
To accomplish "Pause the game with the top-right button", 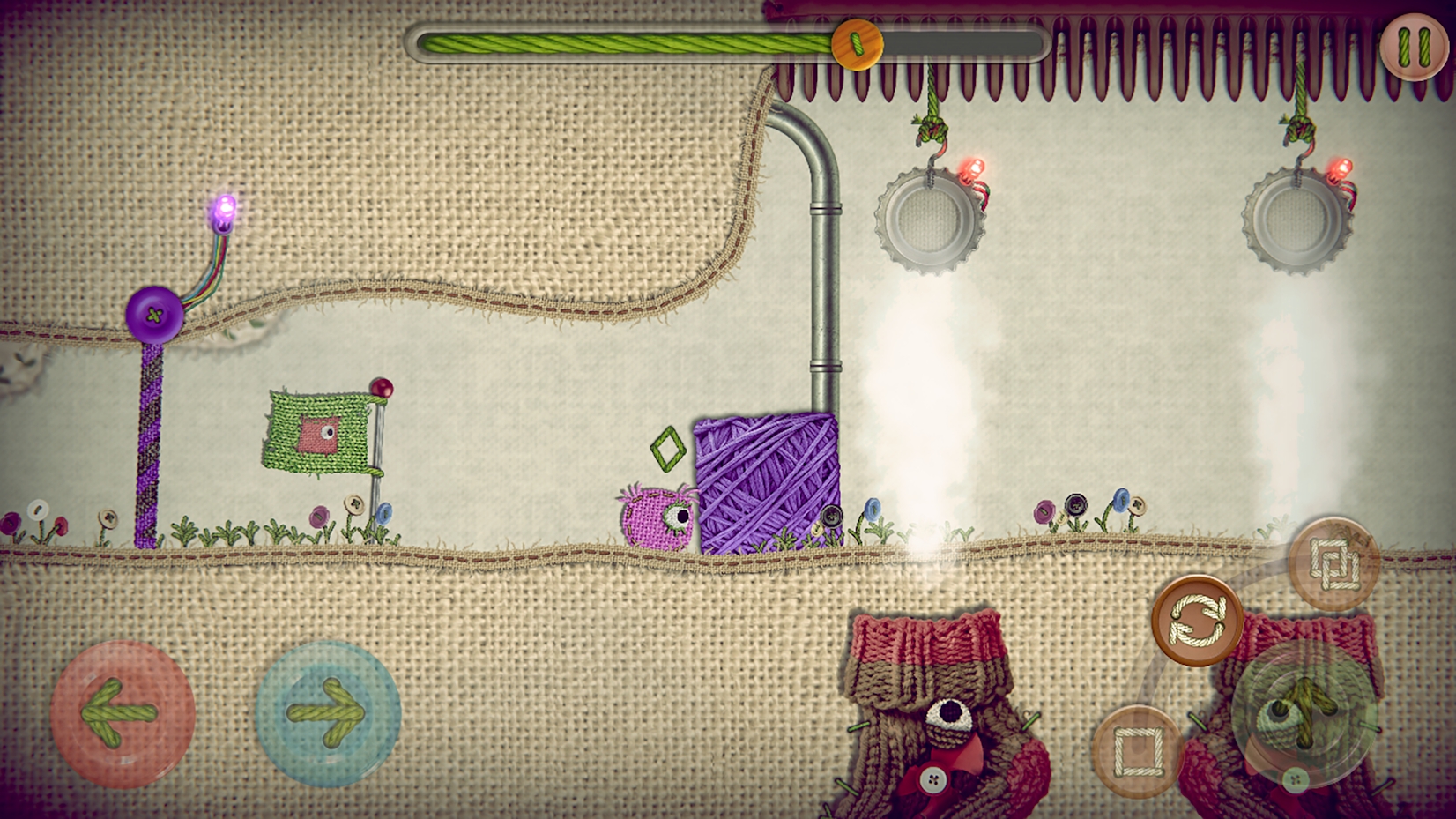I will (x=1414, y=46).
